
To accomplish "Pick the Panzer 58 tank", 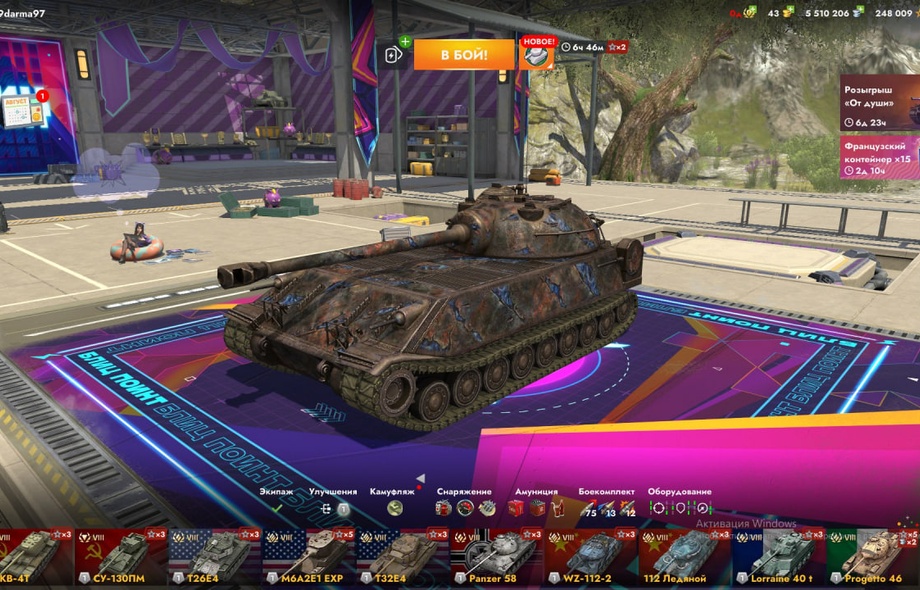I will pos(497,557).
